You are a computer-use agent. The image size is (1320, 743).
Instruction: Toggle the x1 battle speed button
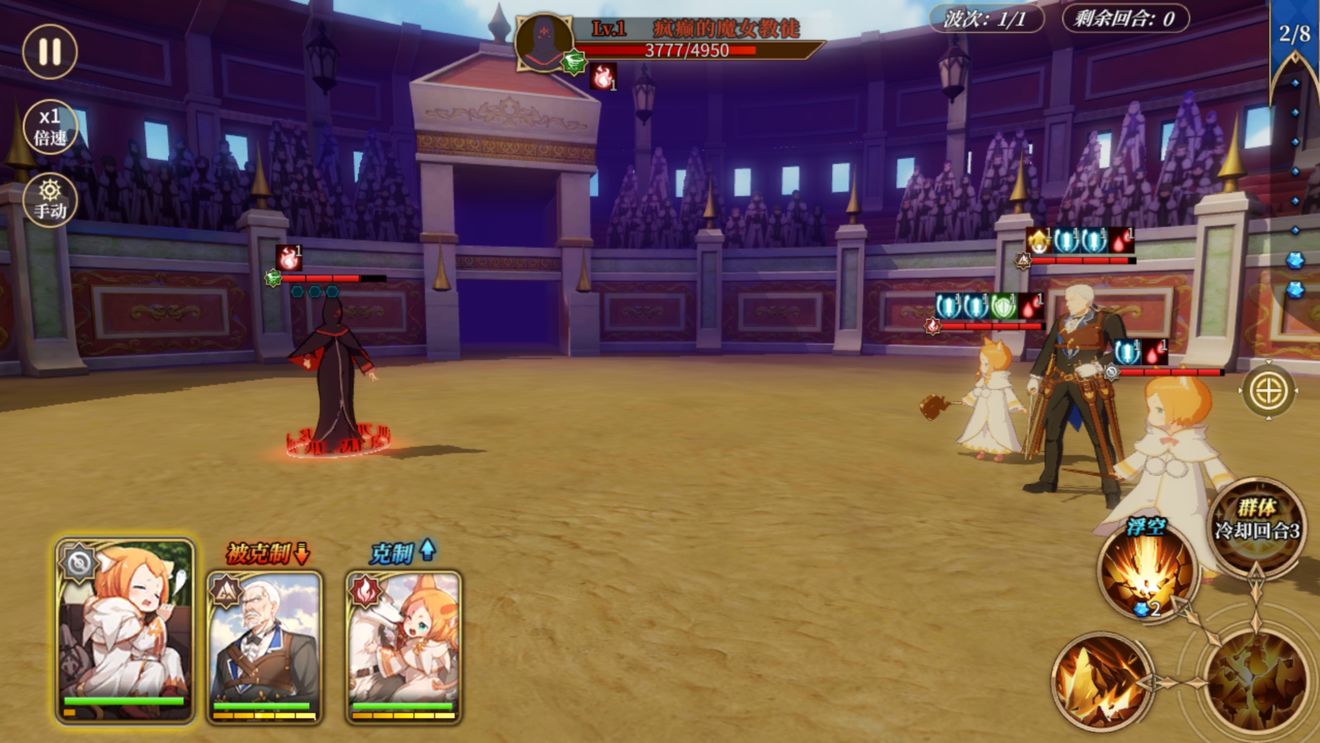tap(50, 127)
